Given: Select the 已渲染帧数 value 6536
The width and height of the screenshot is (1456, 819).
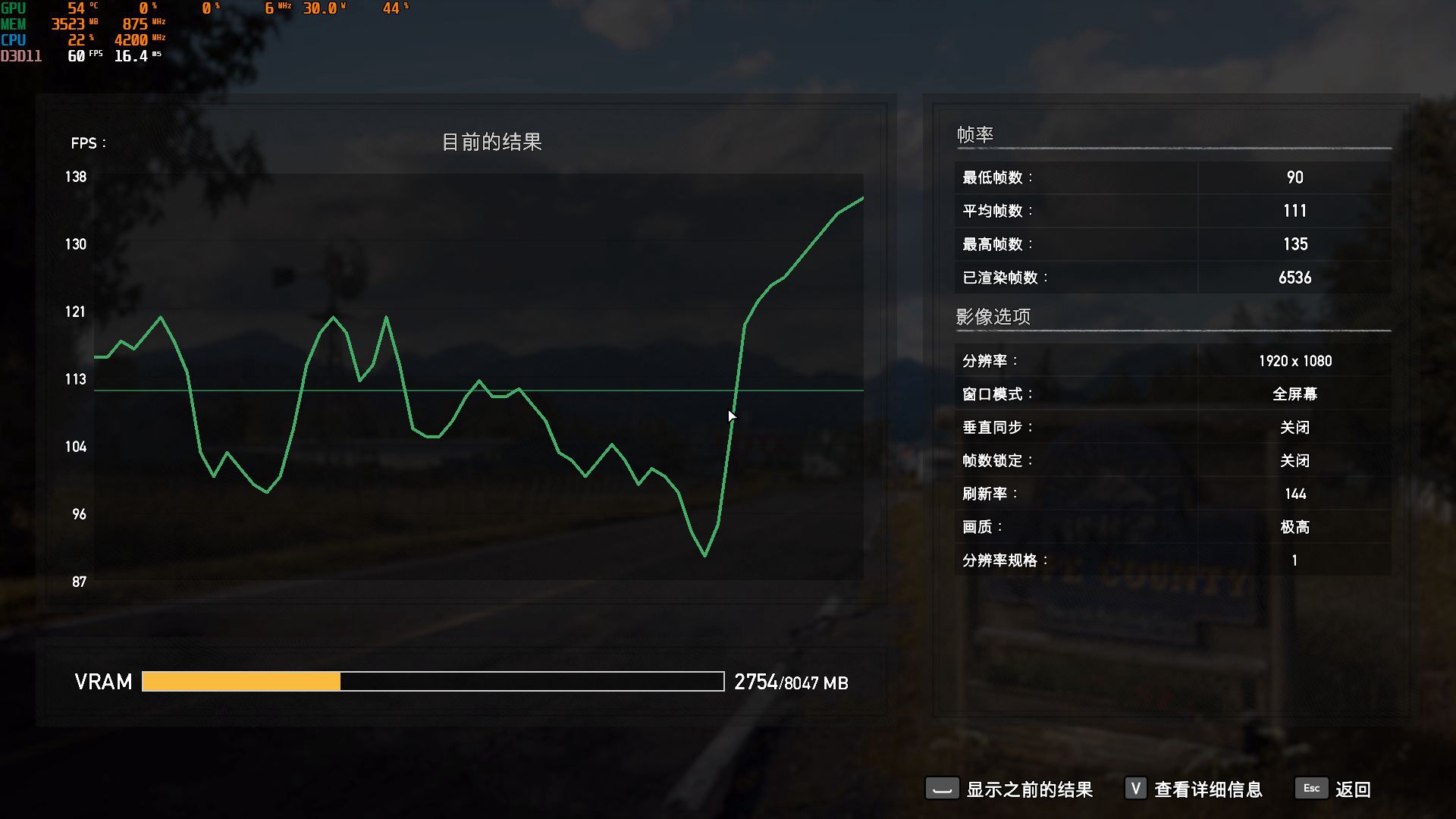Looking at the screenshot, I should 1294,278.
